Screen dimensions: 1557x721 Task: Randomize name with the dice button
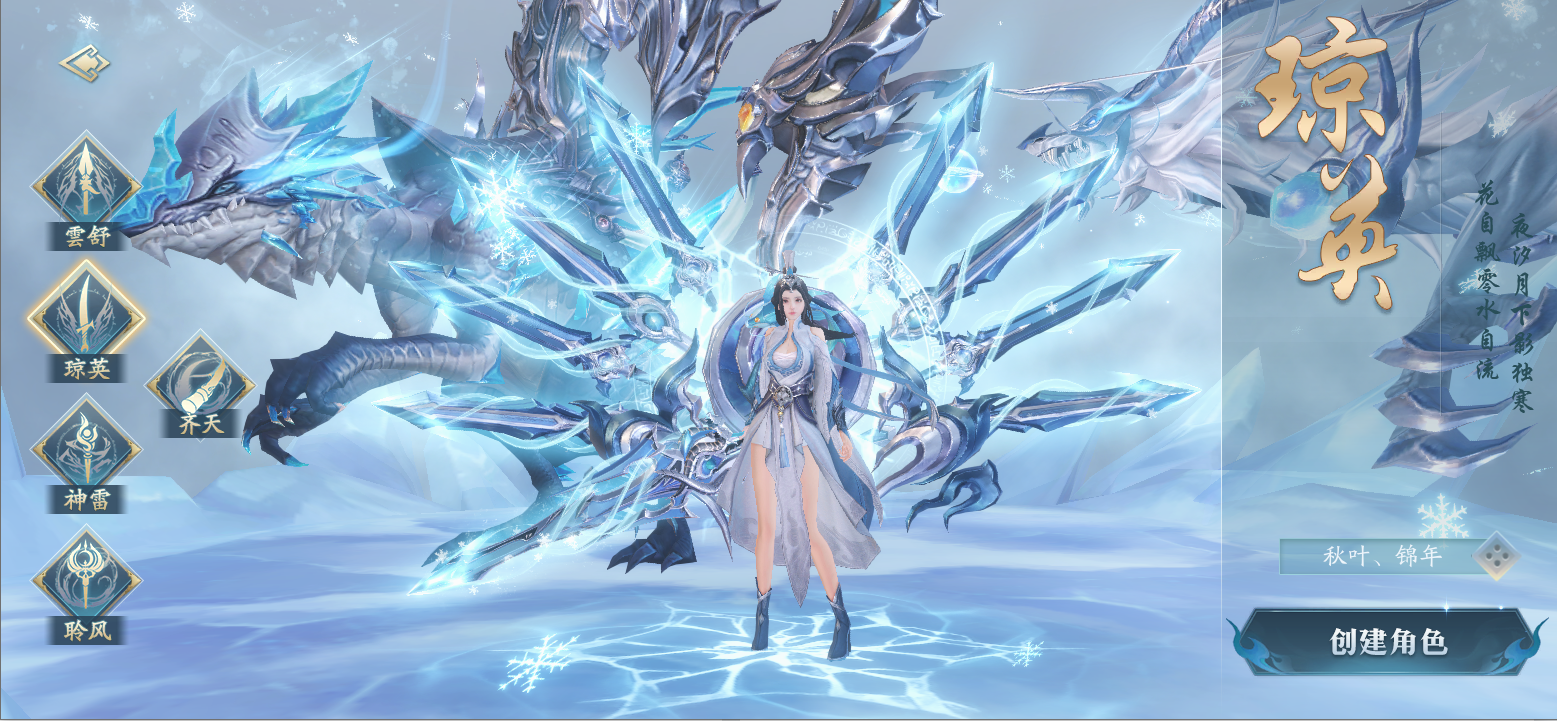coord(1497,556)
